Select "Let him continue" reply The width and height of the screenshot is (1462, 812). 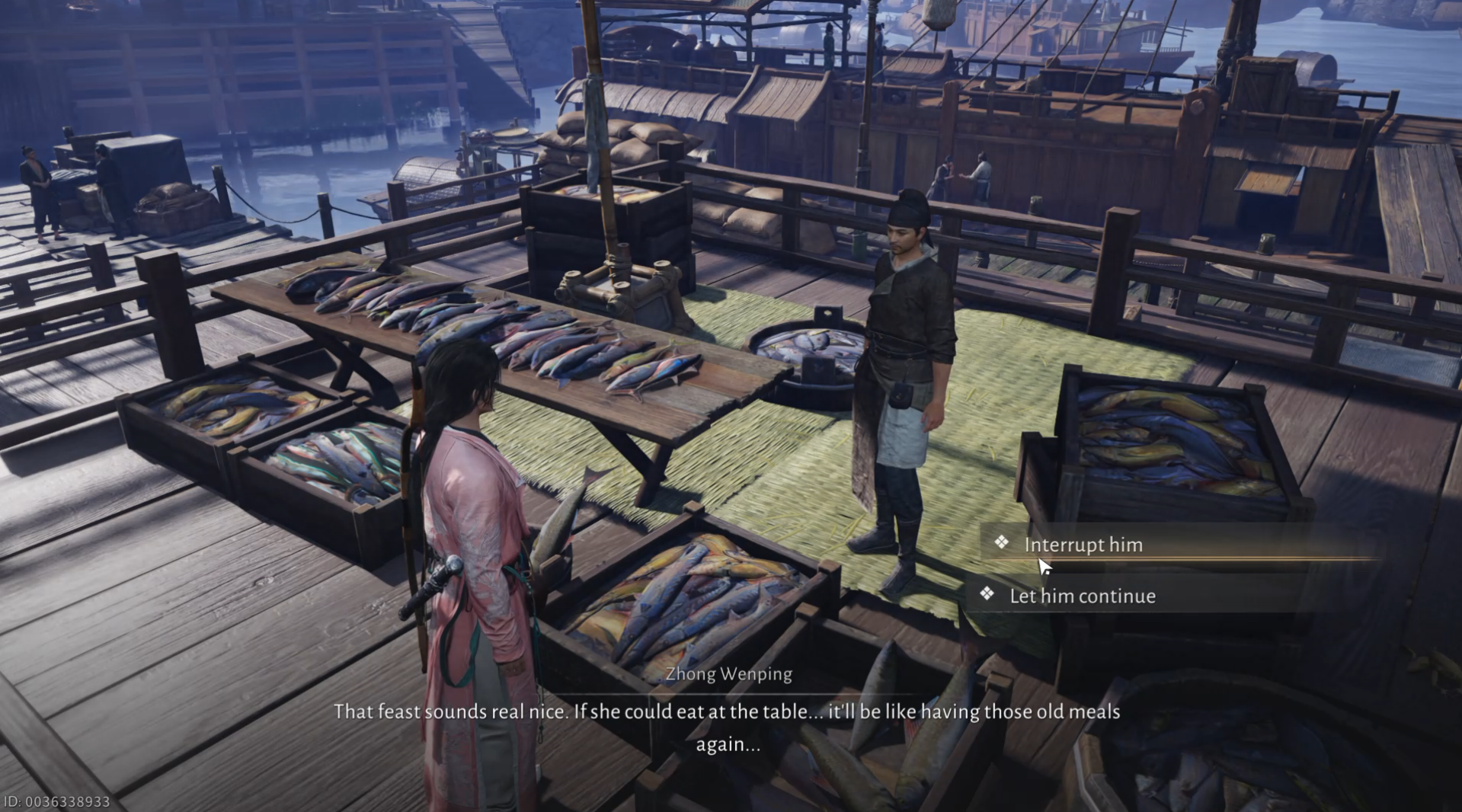1082,596
